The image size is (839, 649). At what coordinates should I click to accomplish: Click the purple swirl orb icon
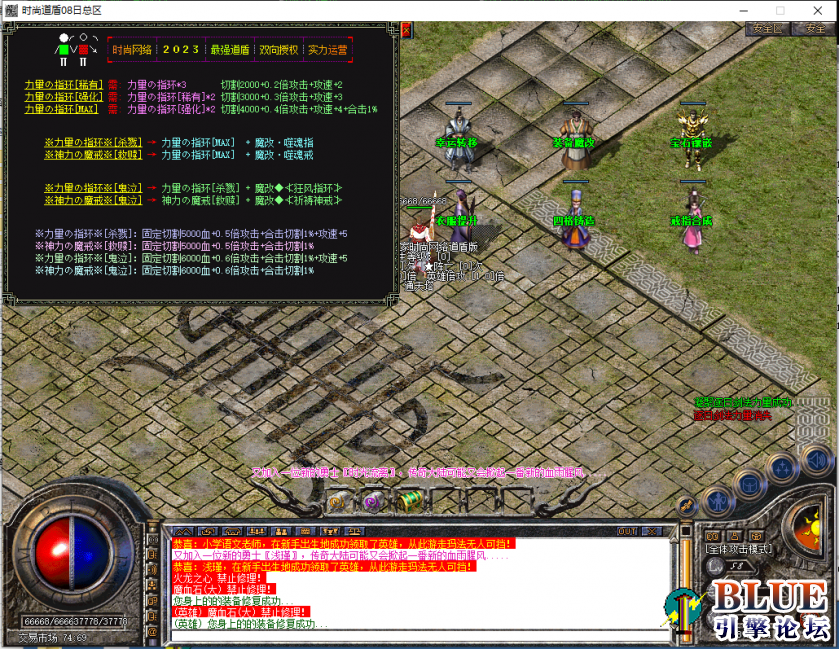[371, 502]
